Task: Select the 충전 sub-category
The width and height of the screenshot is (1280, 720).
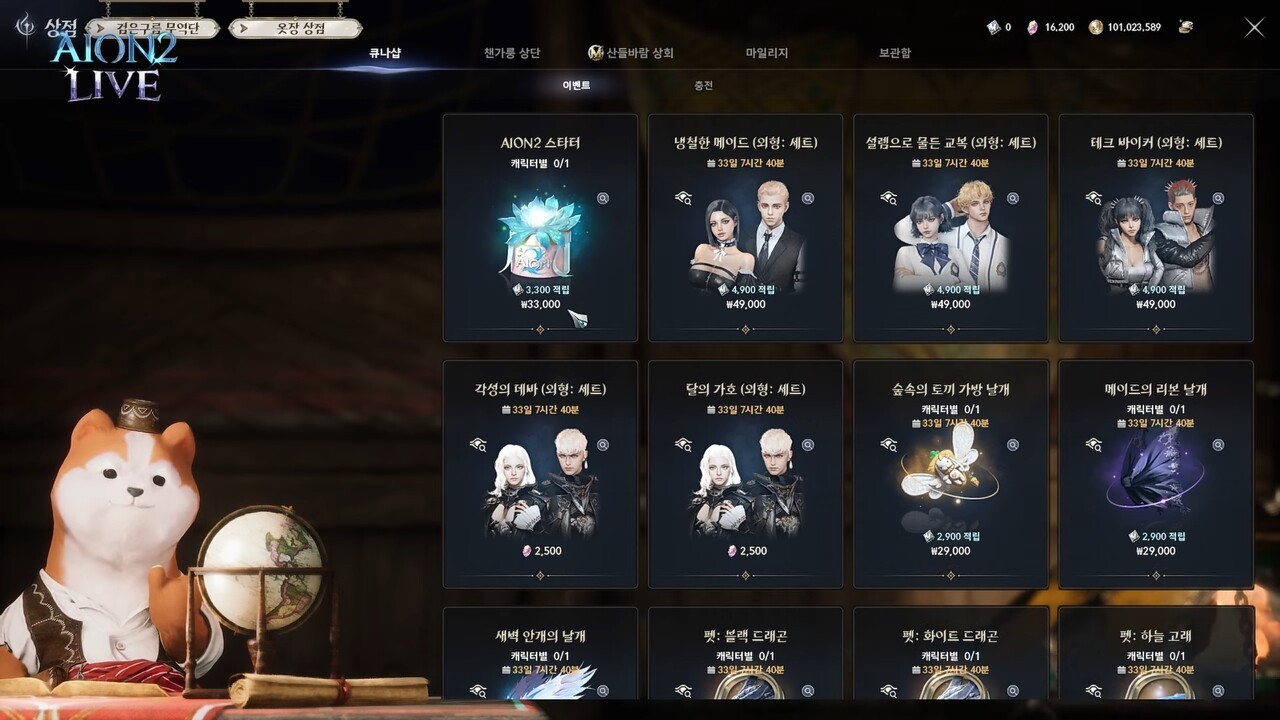Action: tap(703, 86)
